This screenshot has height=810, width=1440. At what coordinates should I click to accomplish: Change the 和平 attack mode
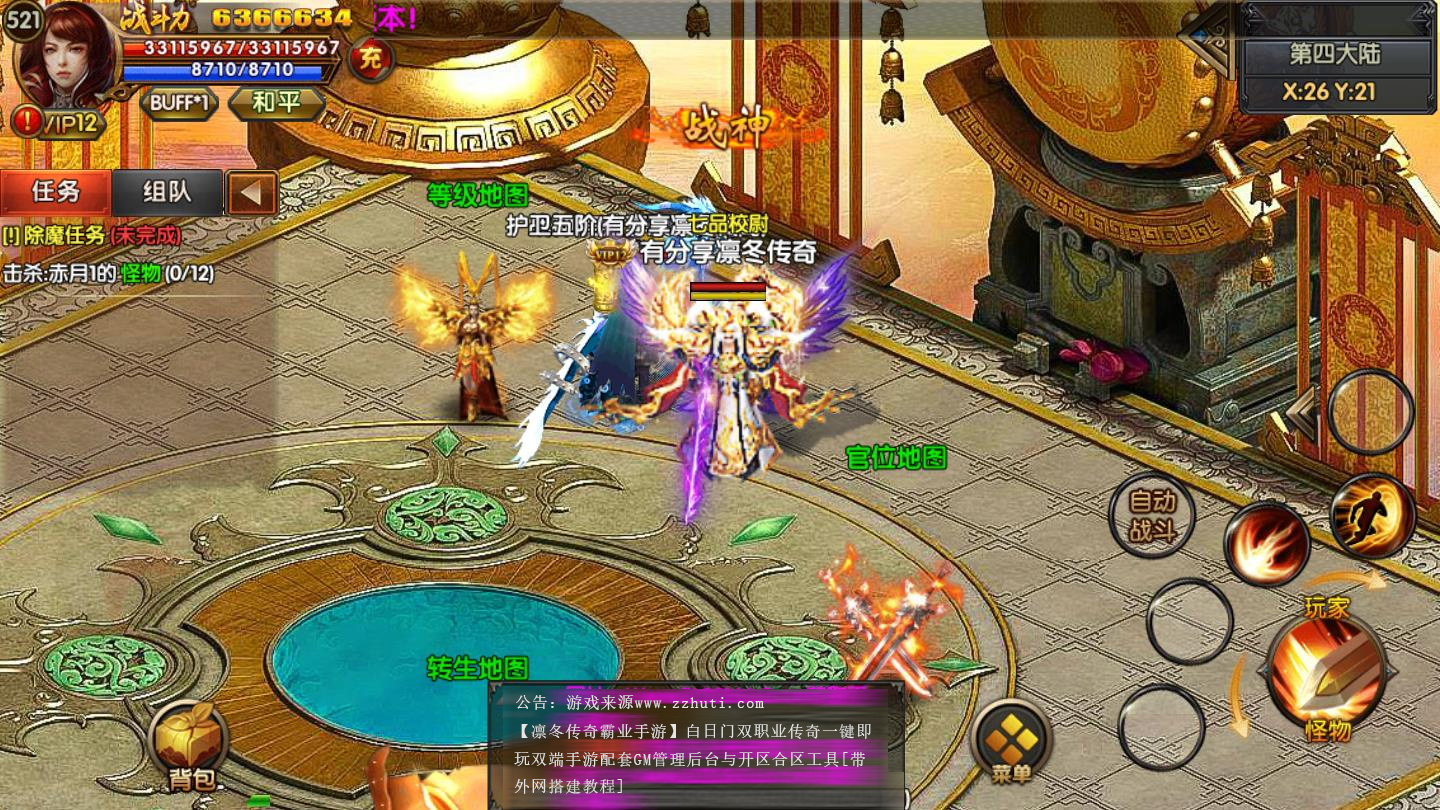coord(276,103)
